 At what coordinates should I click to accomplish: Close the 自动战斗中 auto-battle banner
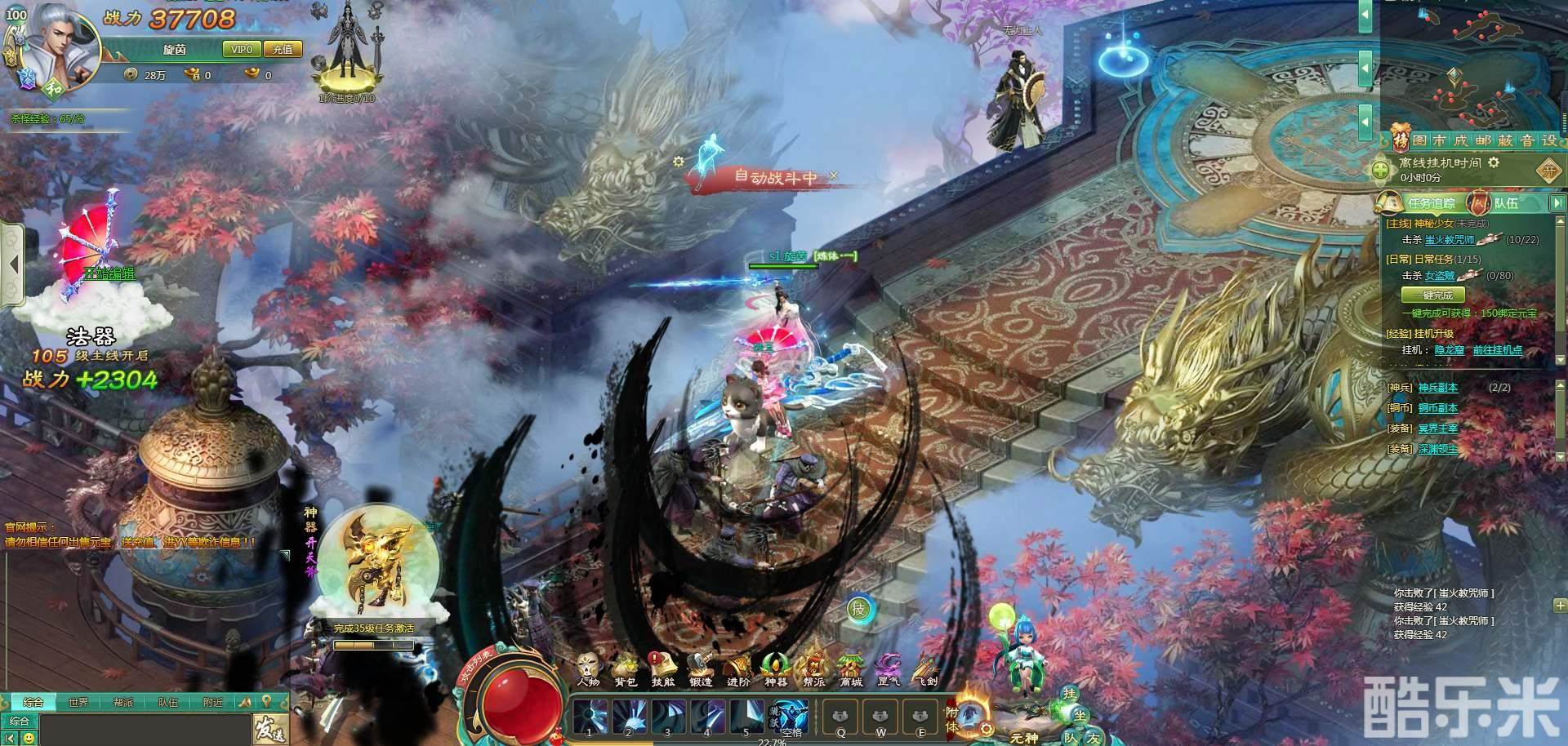click(833, 175)
